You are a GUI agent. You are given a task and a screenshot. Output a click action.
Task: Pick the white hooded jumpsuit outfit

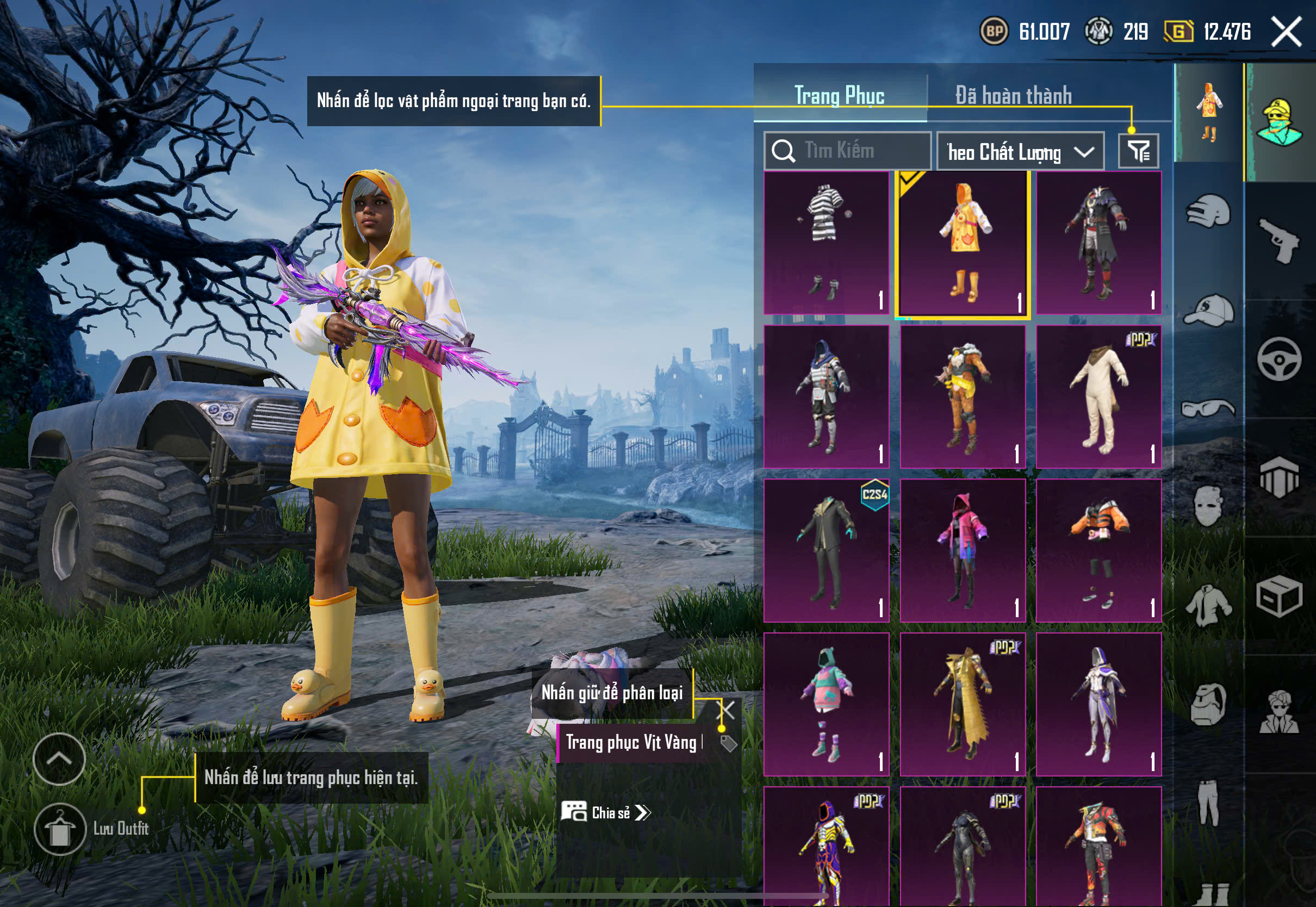tap(1098, 396)
